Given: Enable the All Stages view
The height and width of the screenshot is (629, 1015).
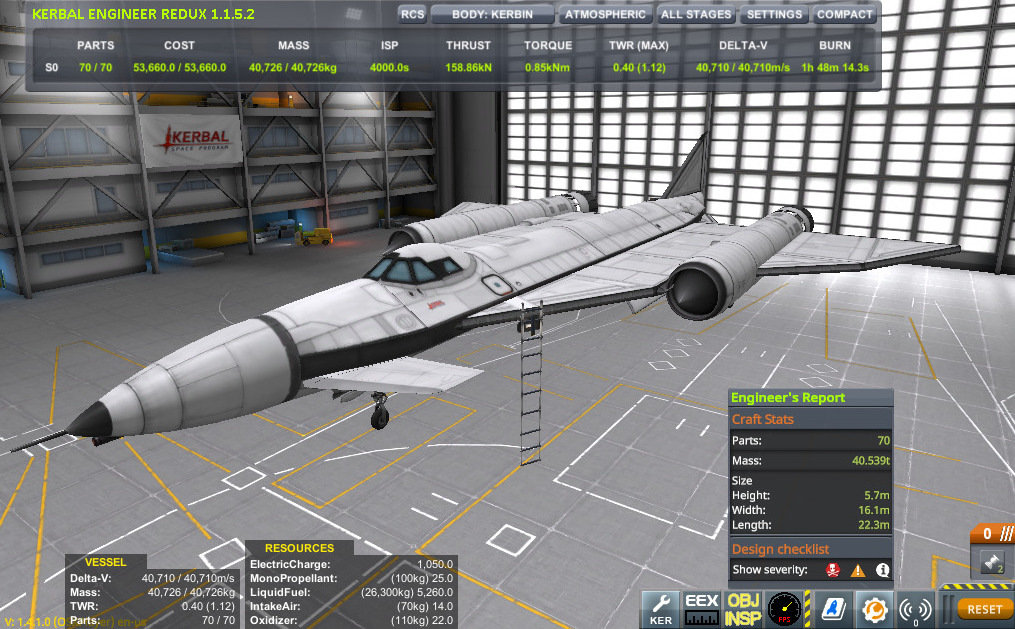Looking at the screenshot, I should click(697, 15).
